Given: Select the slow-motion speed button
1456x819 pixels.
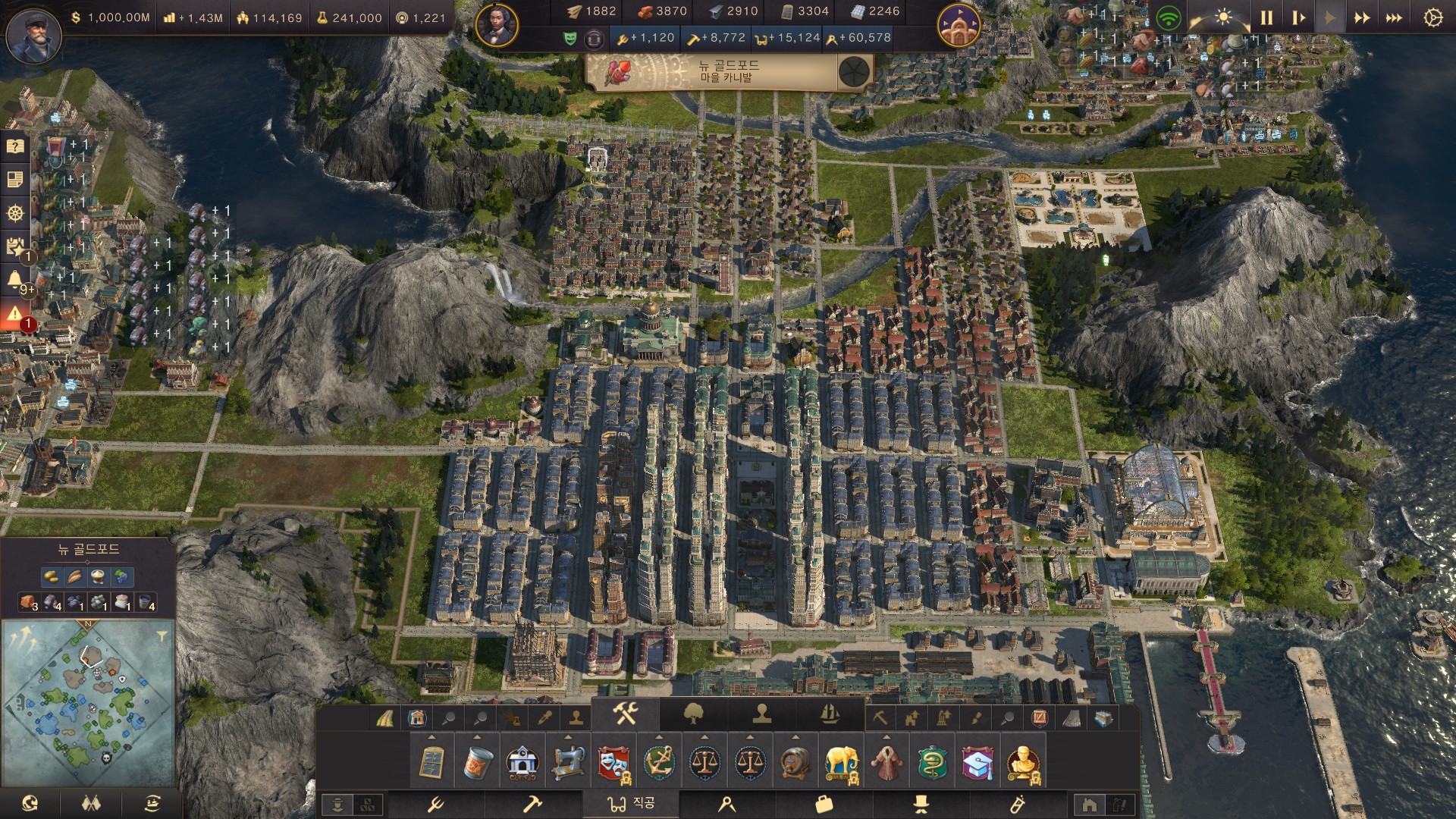Looking at the screenshot, I should pos(1298,17).
